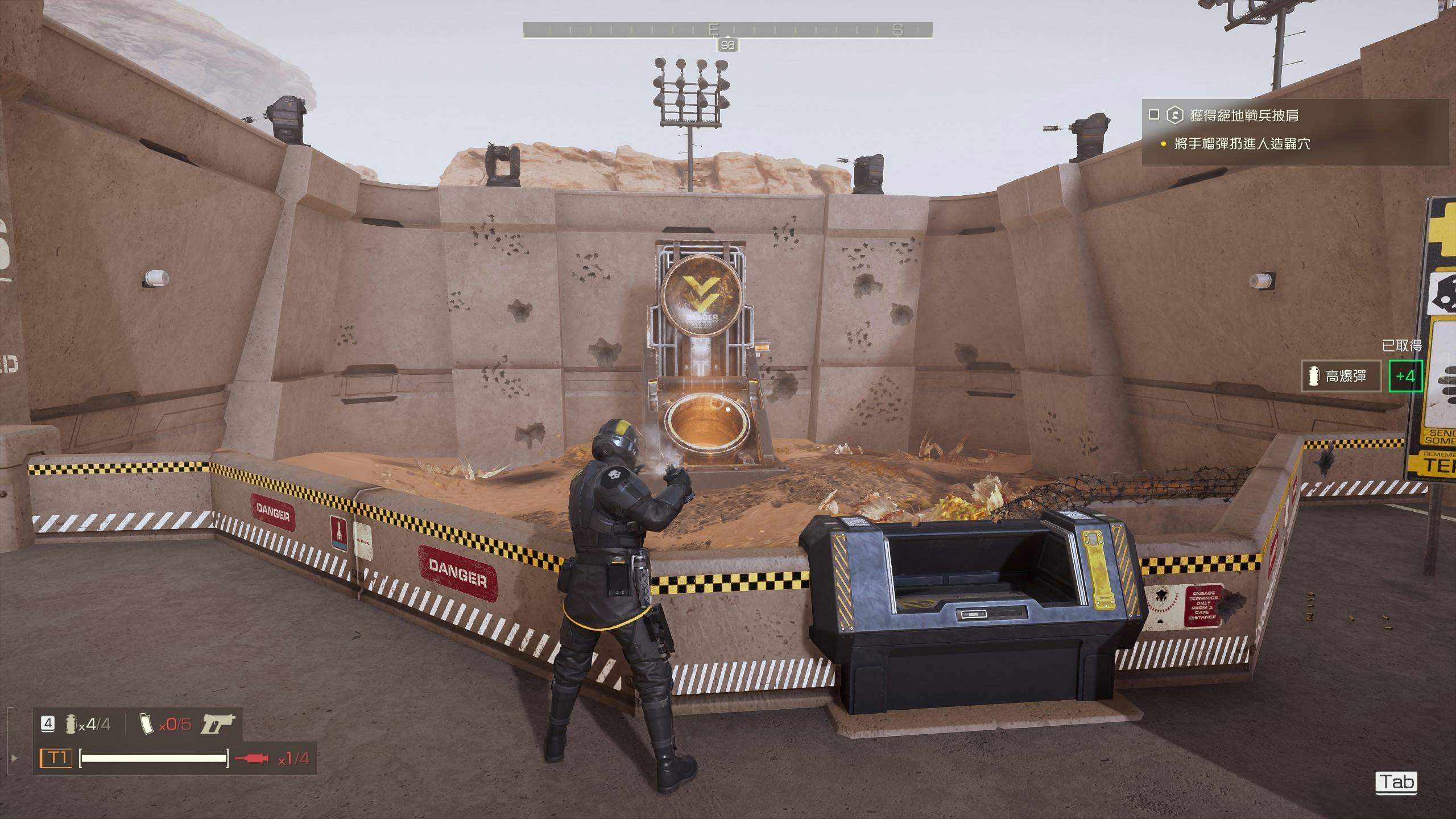Click the 高爆彈 pickup notification
Screen dimensions: 1456x819
(x=1341, y=376)
